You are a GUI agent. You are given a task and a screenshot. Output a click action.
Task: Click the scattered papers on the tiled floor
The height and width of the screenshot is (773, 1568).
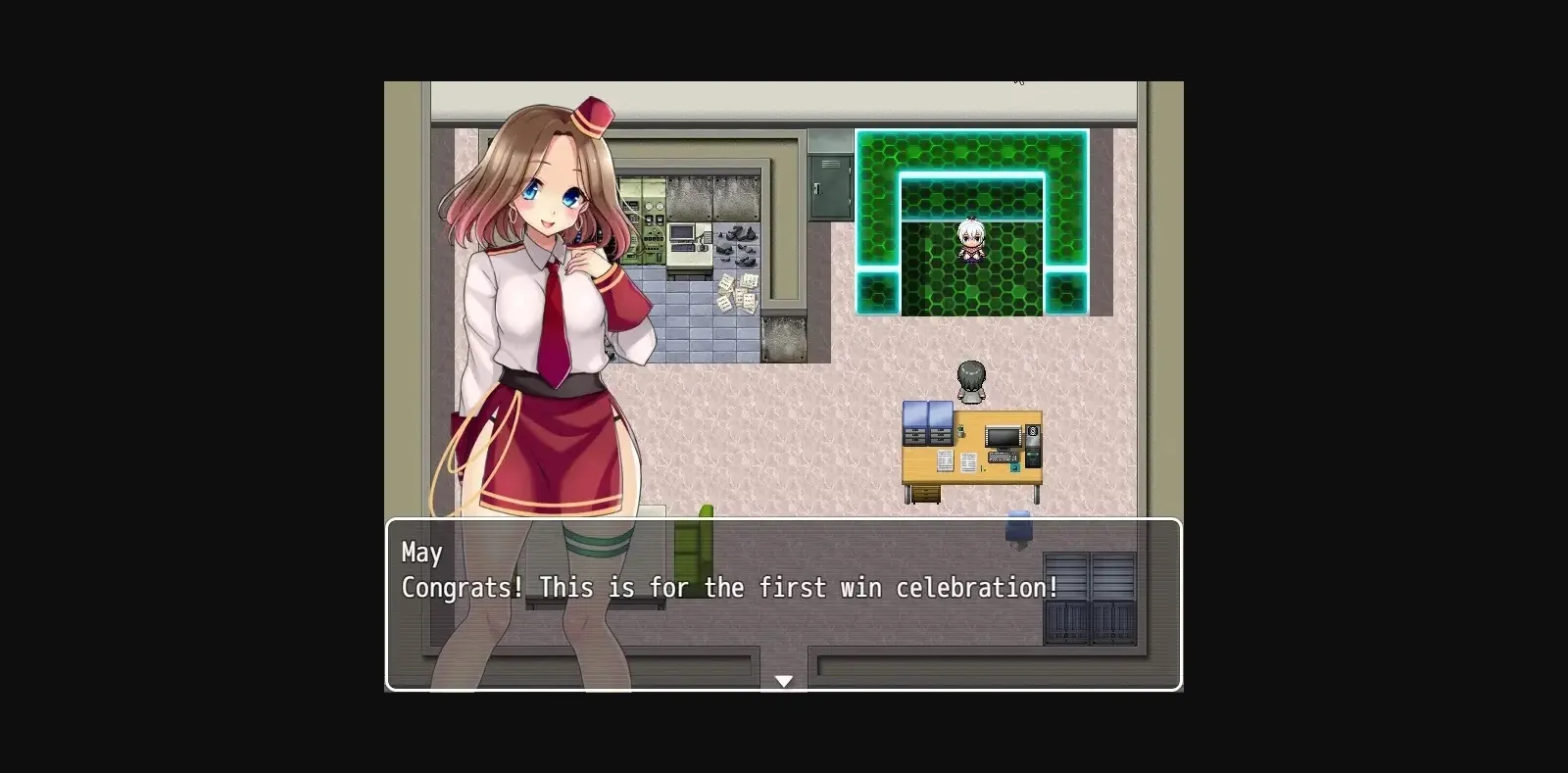tap(738, 291)
